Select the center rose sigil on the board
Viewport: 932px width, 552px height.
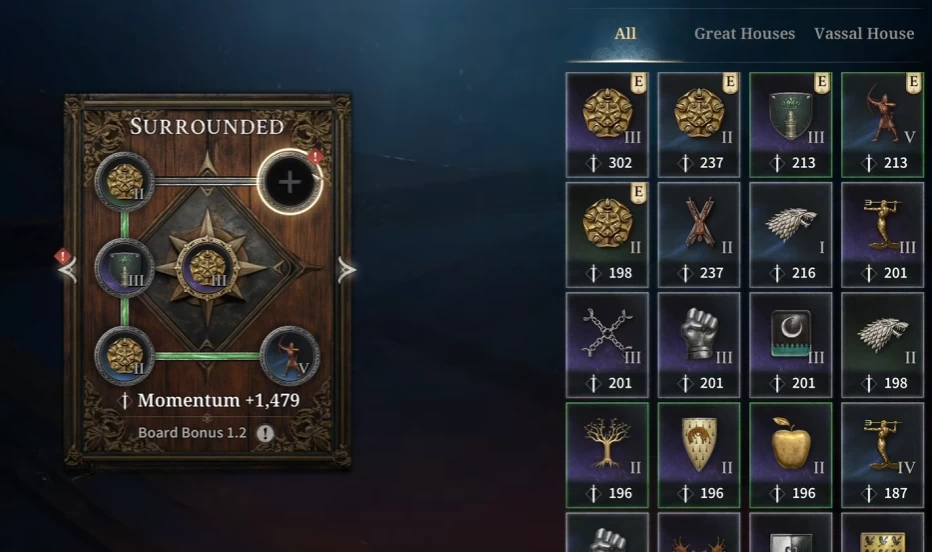pyautogui.click(x=206, y=268)
